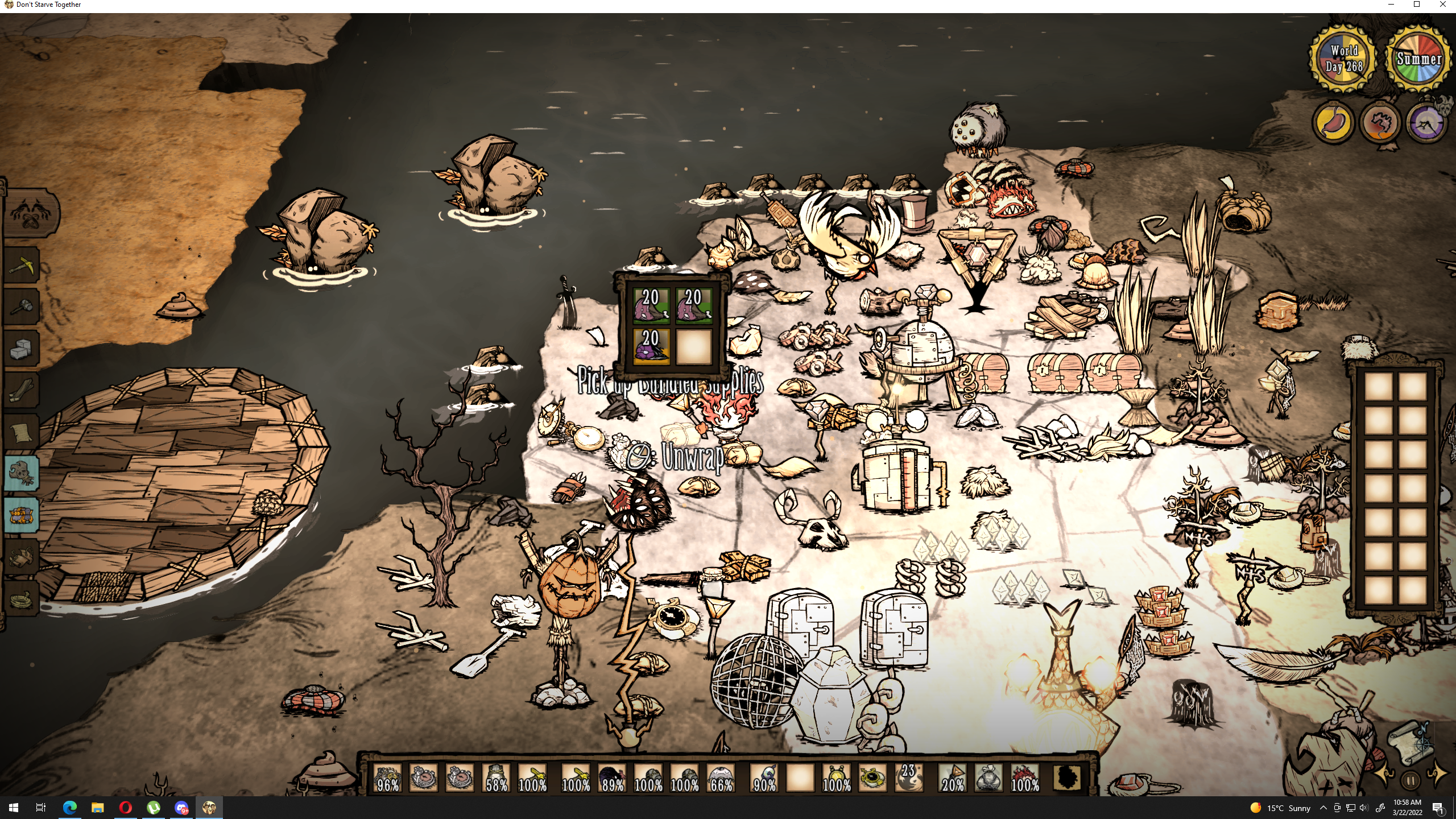The width and height of the screenshot is (1456, 819).
Task: Minimize the game window
Action: tap(1391, 5)
